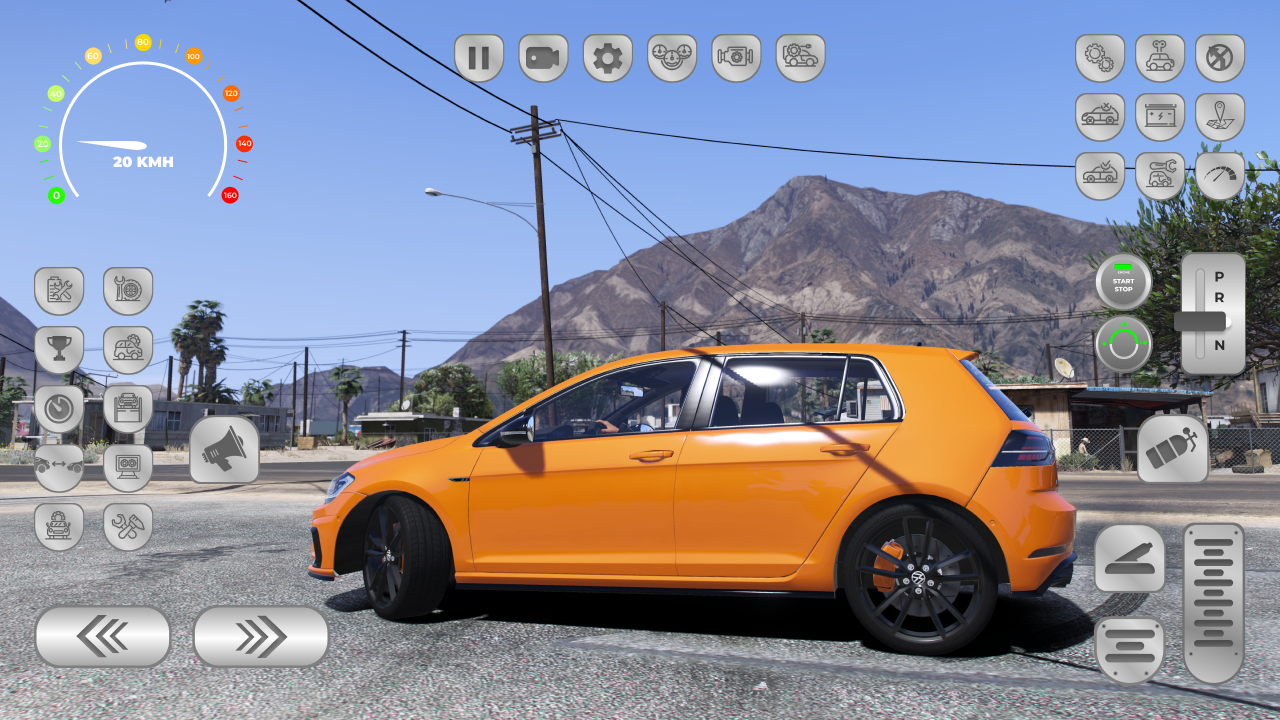This screenshot has height=720, width=1280.
Task: Click the P R N gear shifter
Action: (1213, 314)
